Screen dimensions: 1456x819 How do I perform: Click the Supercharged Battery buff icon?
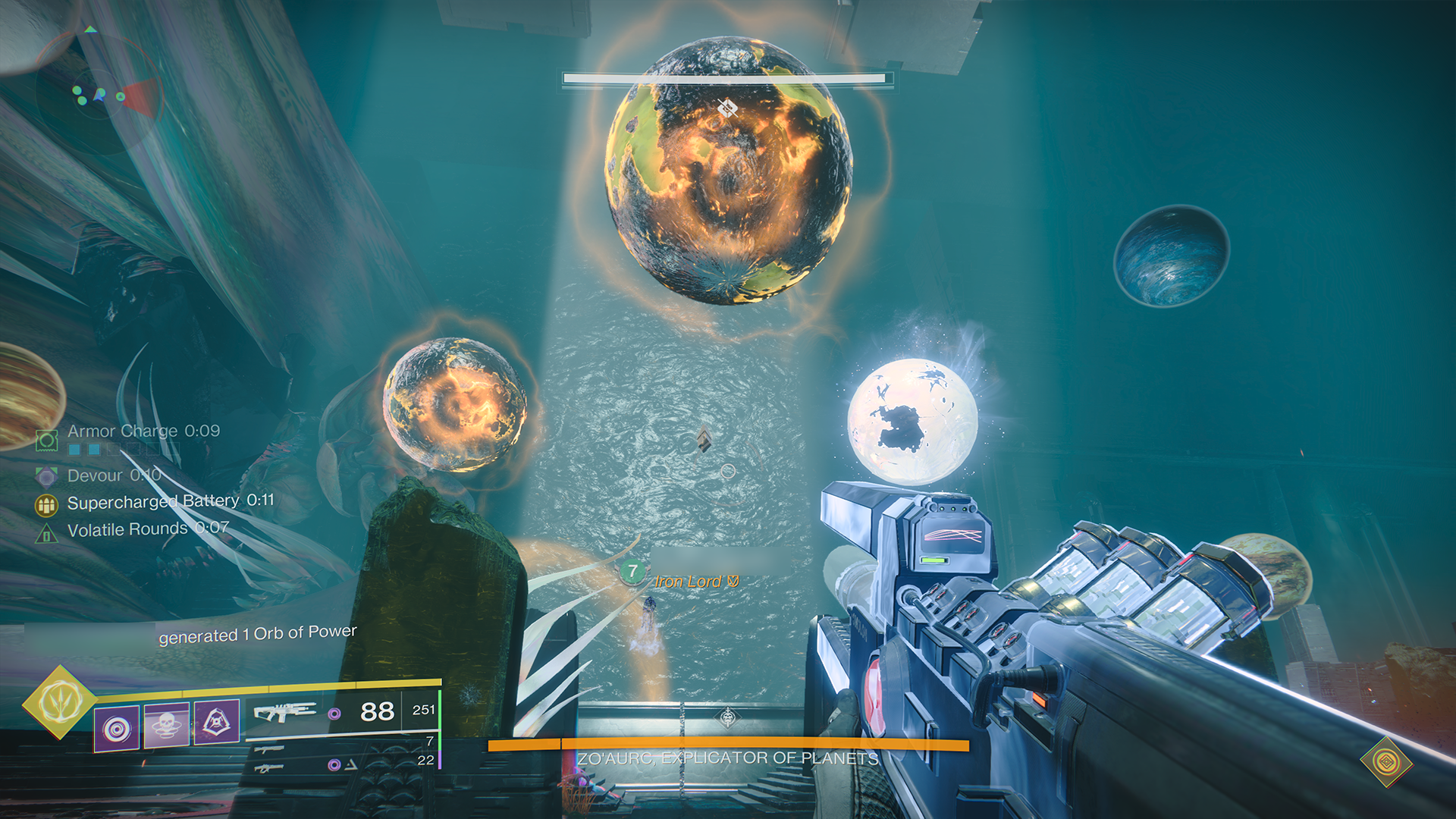(x=45, y=502)
